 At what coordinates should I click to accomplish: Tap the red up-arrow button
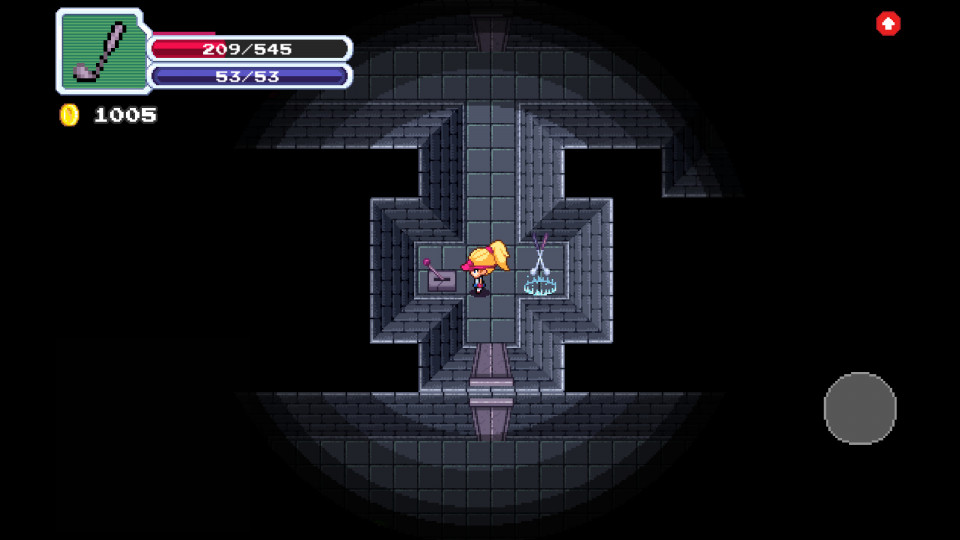click(888, 24)
